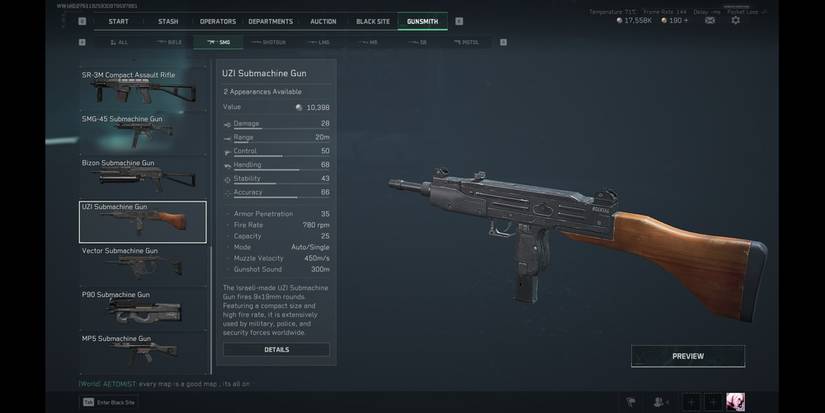Filter weapons by Shotgun category
The height and width of the screenshot is (413, 825).
pos(270,42)
